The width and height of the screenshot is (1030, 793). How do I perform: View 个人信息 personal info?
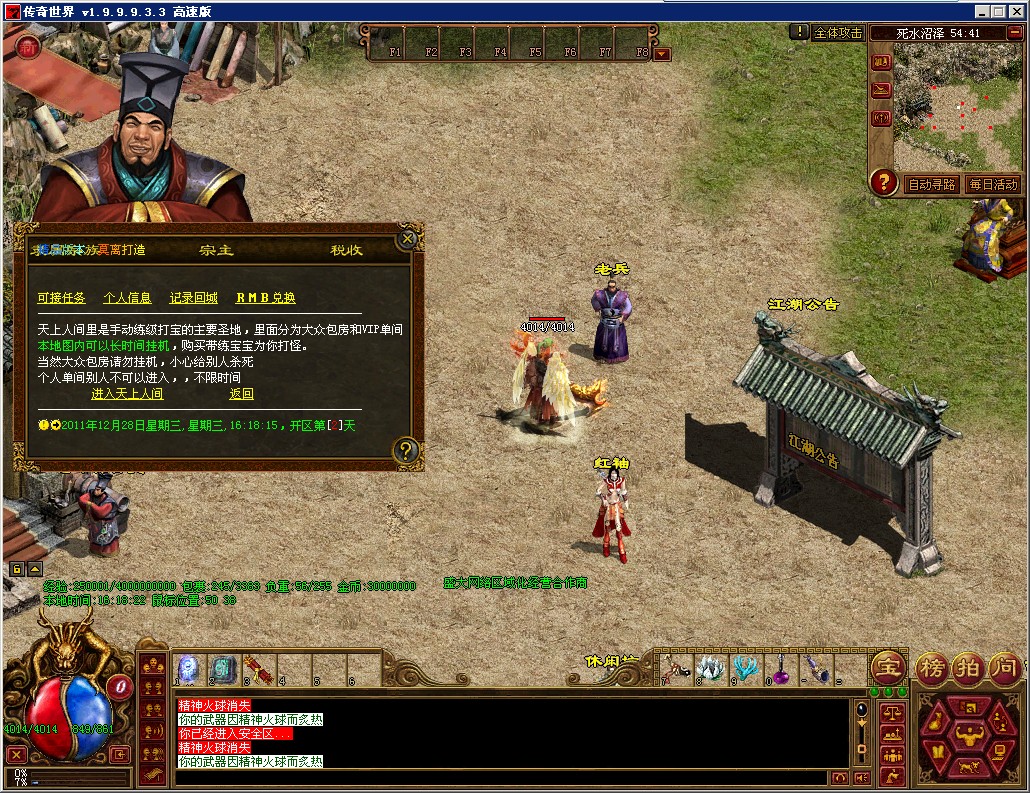click(127, 298)
